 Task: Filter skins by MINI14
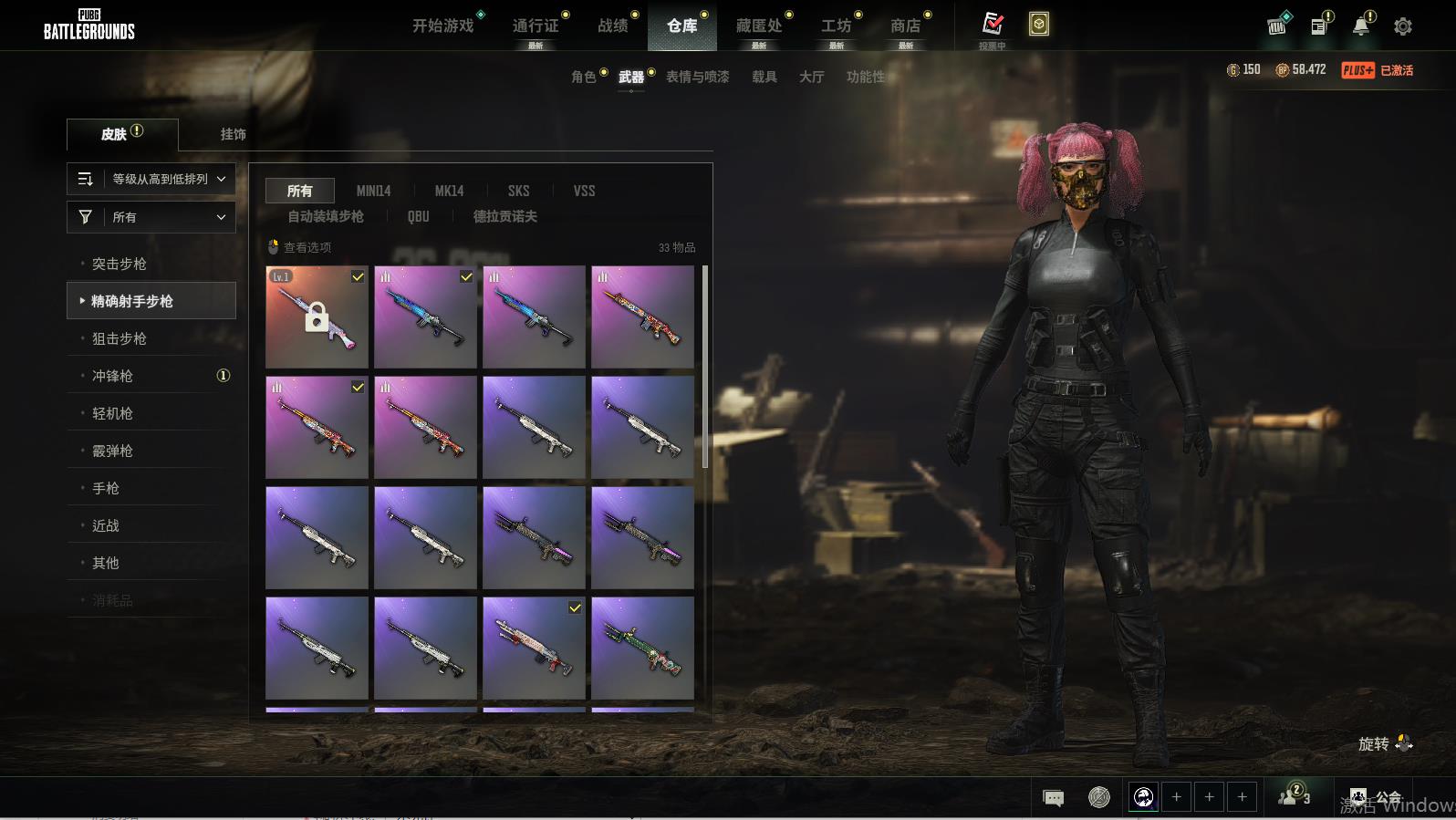pyautogui.click(x=373, y=191)
